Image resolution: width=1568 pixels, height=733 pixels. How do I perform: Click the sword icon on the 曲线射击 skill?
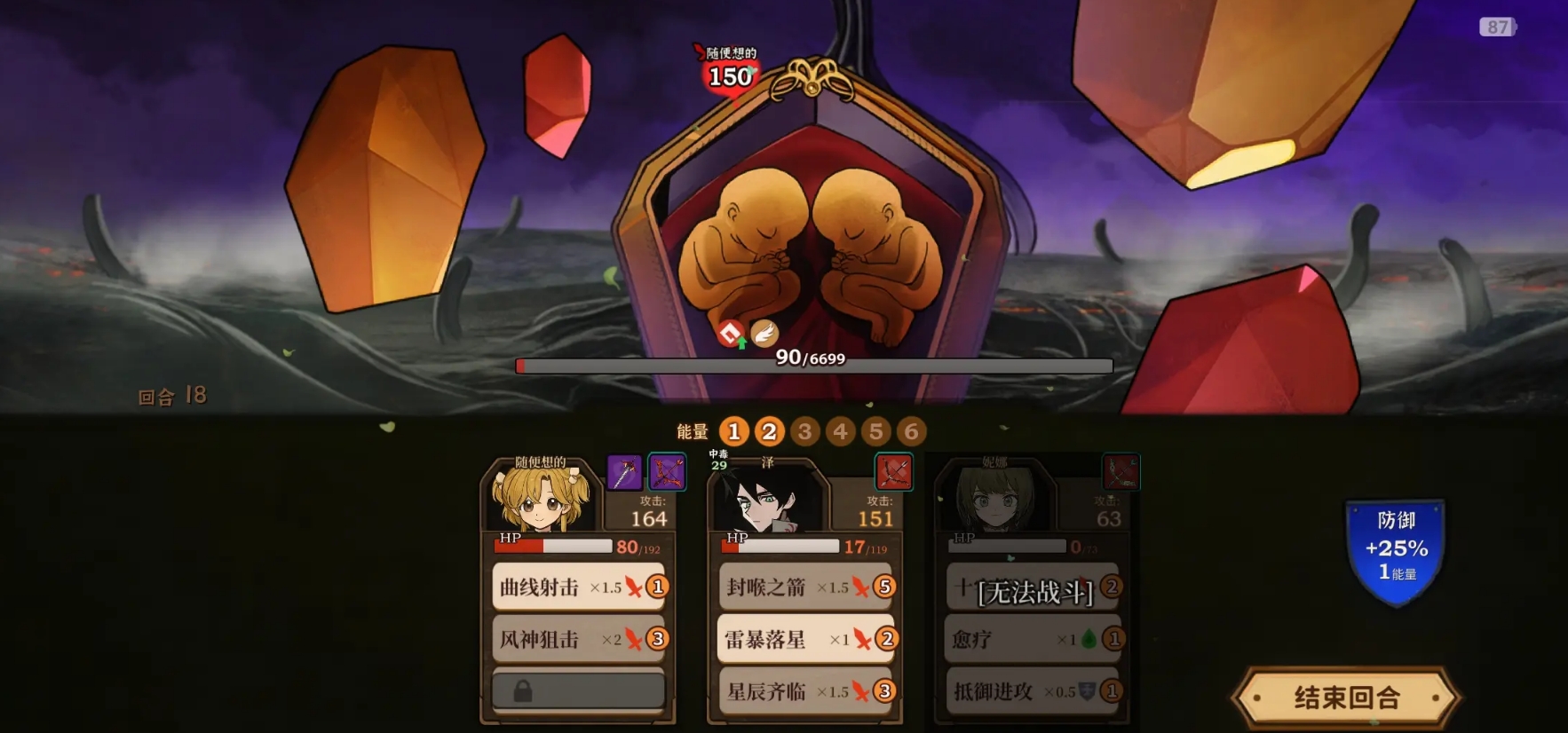click(632, 587)
